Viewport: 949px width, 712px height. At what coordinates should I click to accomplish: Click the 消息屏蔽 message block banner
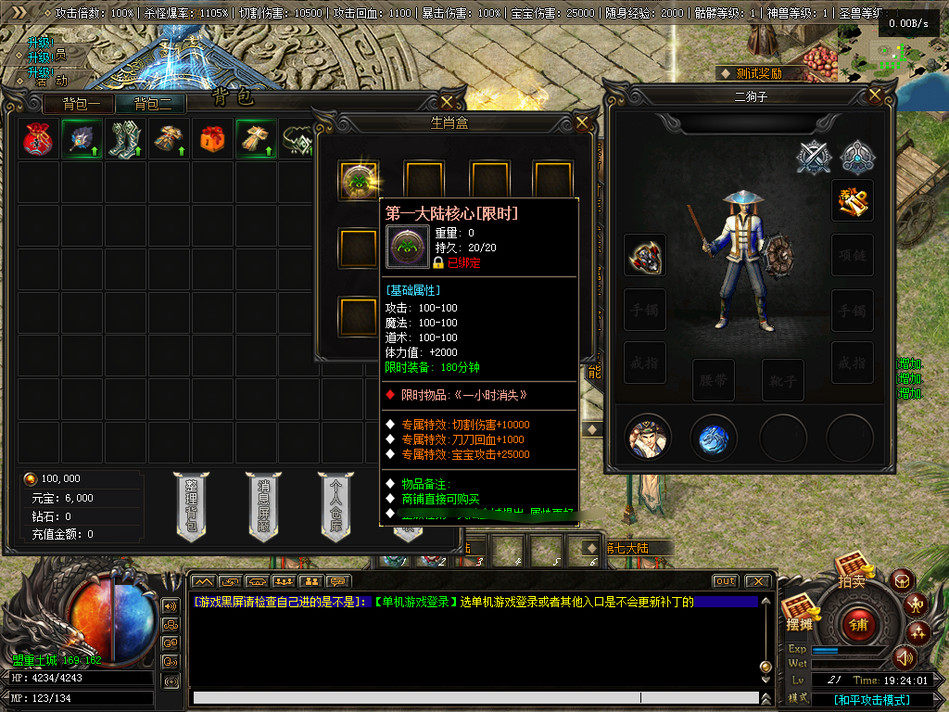click(x=263, y=504)
